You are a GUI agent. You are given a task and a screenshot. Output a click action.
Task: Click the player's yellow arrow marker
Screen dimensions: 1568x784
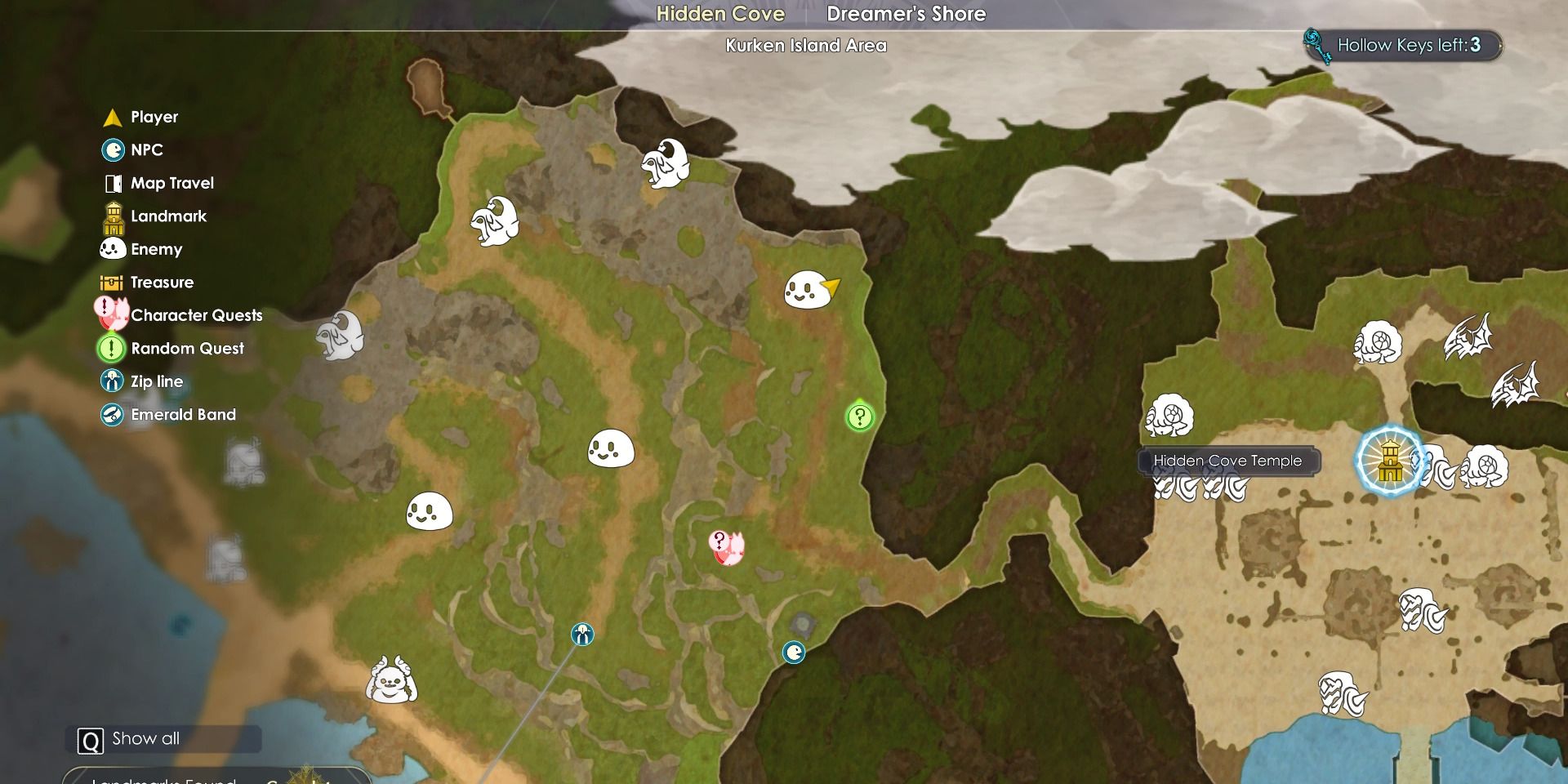point(831,286)
